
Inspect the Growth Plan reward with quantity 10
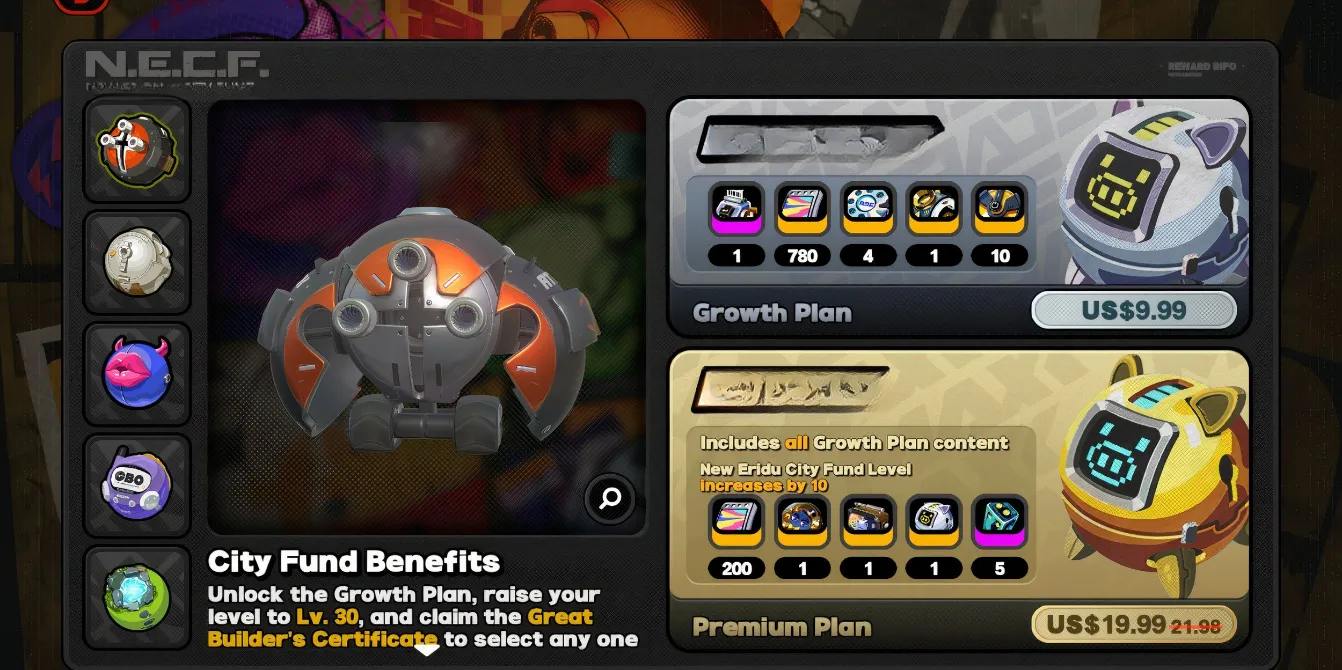[1000, 208]
